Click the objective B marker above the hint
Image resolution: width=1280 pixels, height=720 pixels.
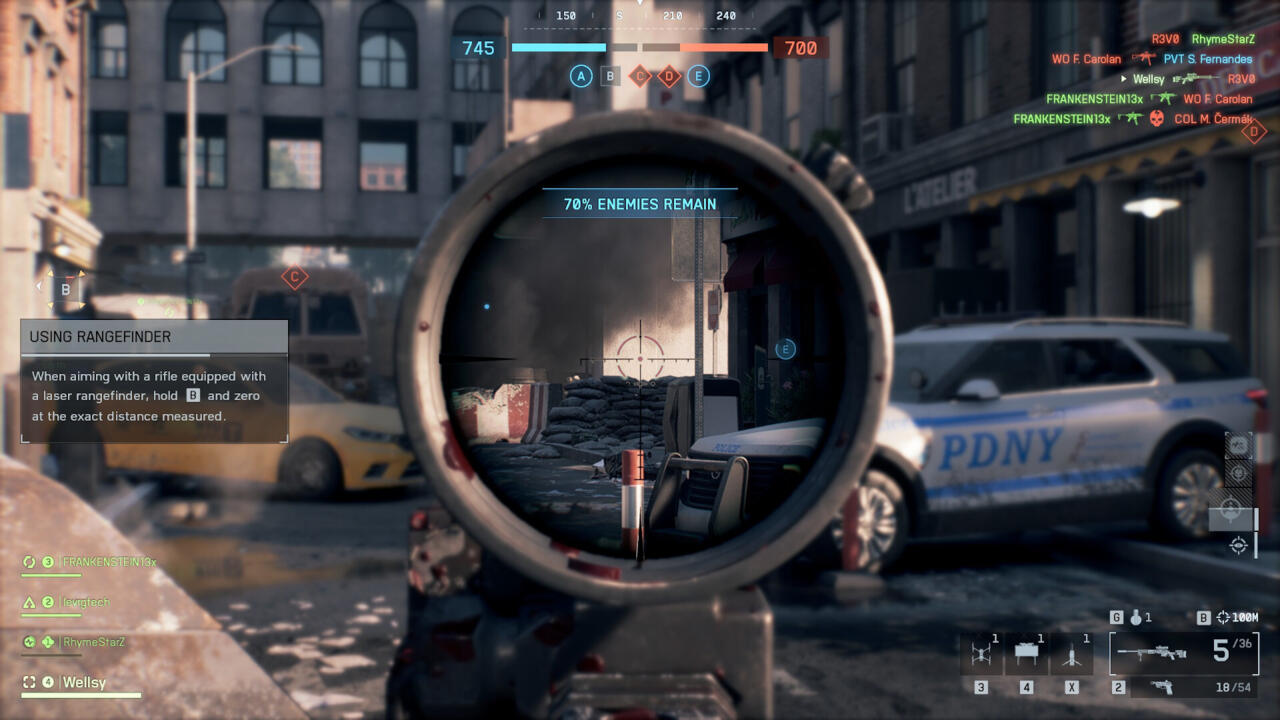(66, 290)
